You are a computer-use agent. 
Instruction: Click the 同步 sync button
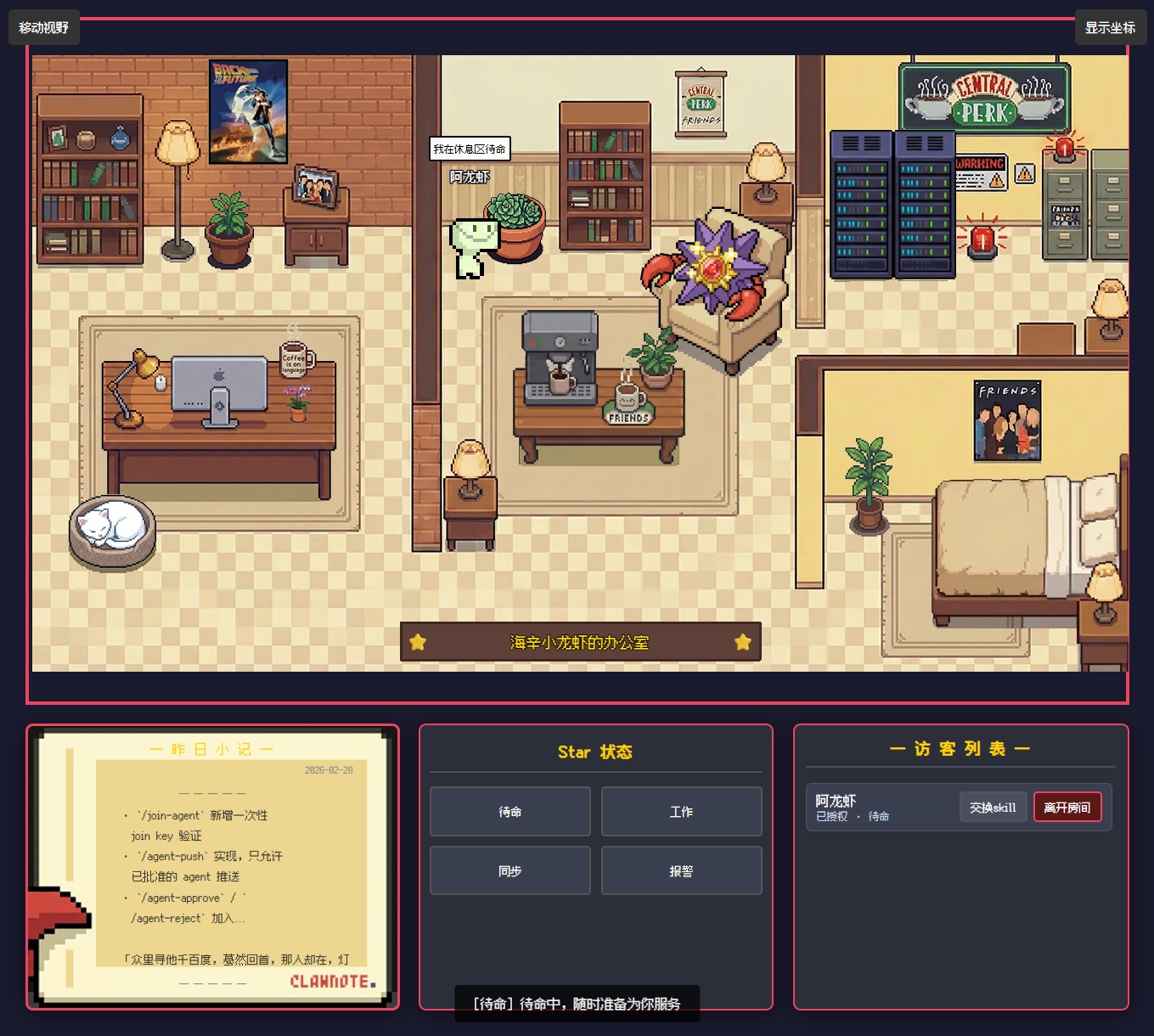509,870
